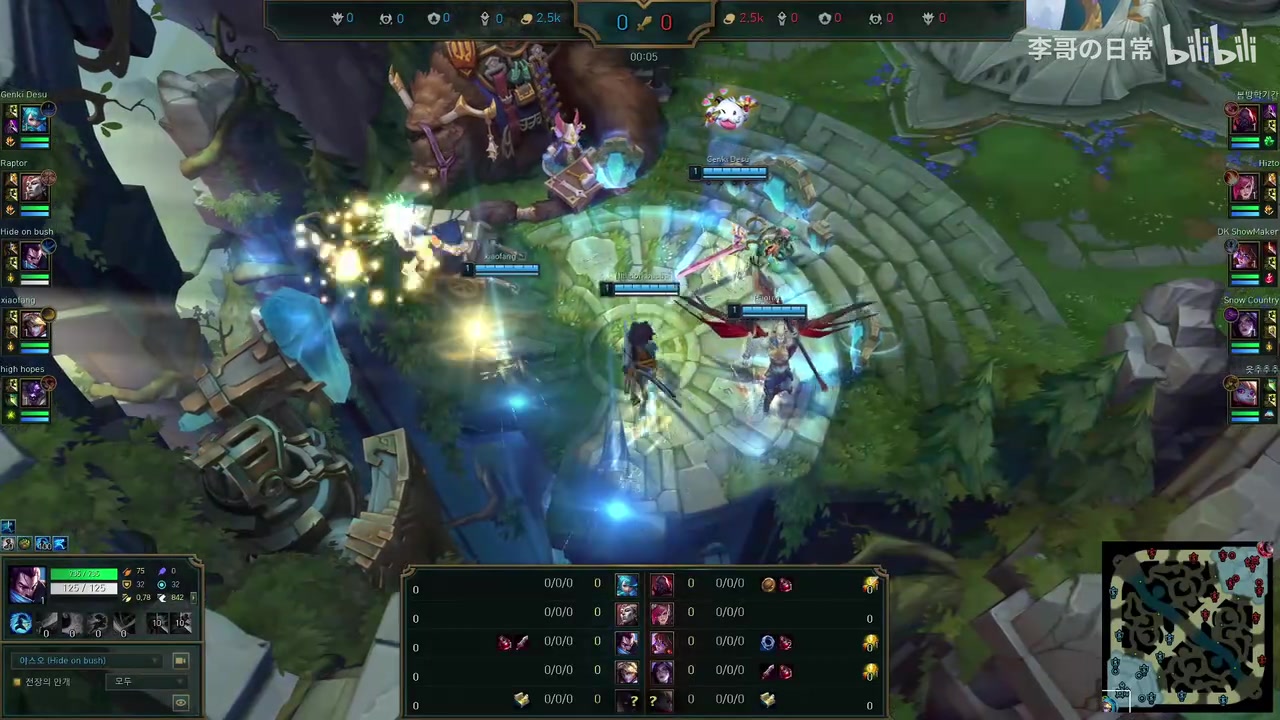Expand the champion stats panel arrow
Image resolution: width=1280 pixels, height=720 pixels.
(193, 597)
